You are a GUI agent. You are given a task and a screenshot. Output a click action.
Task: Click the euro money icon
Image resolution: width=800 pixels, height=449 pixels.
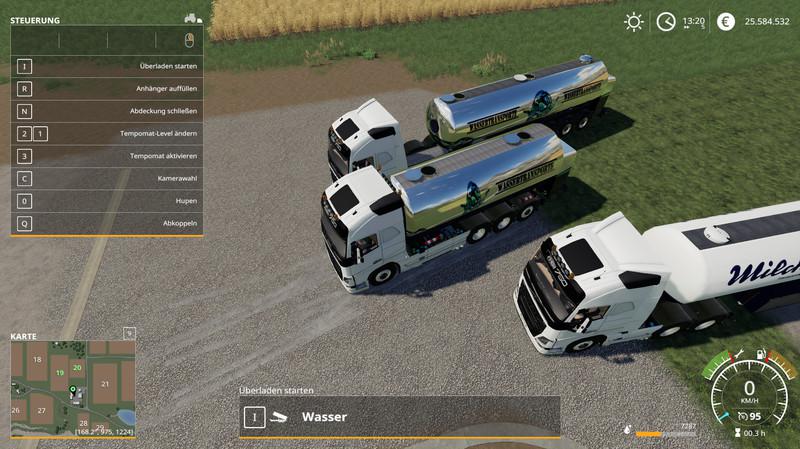(726, 21)
